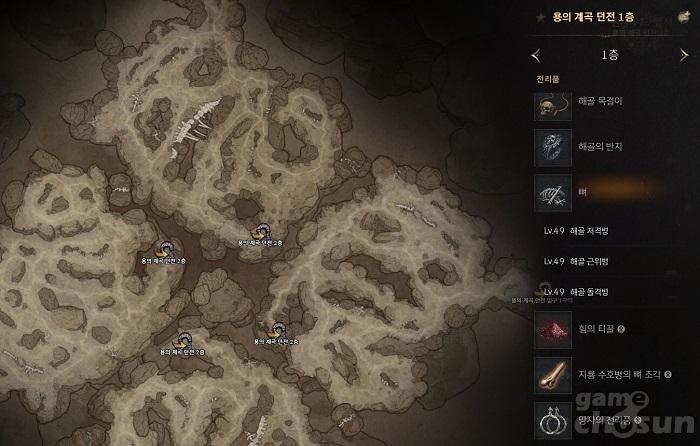Go to the previous dungeon floor arrow

[537, 55]
